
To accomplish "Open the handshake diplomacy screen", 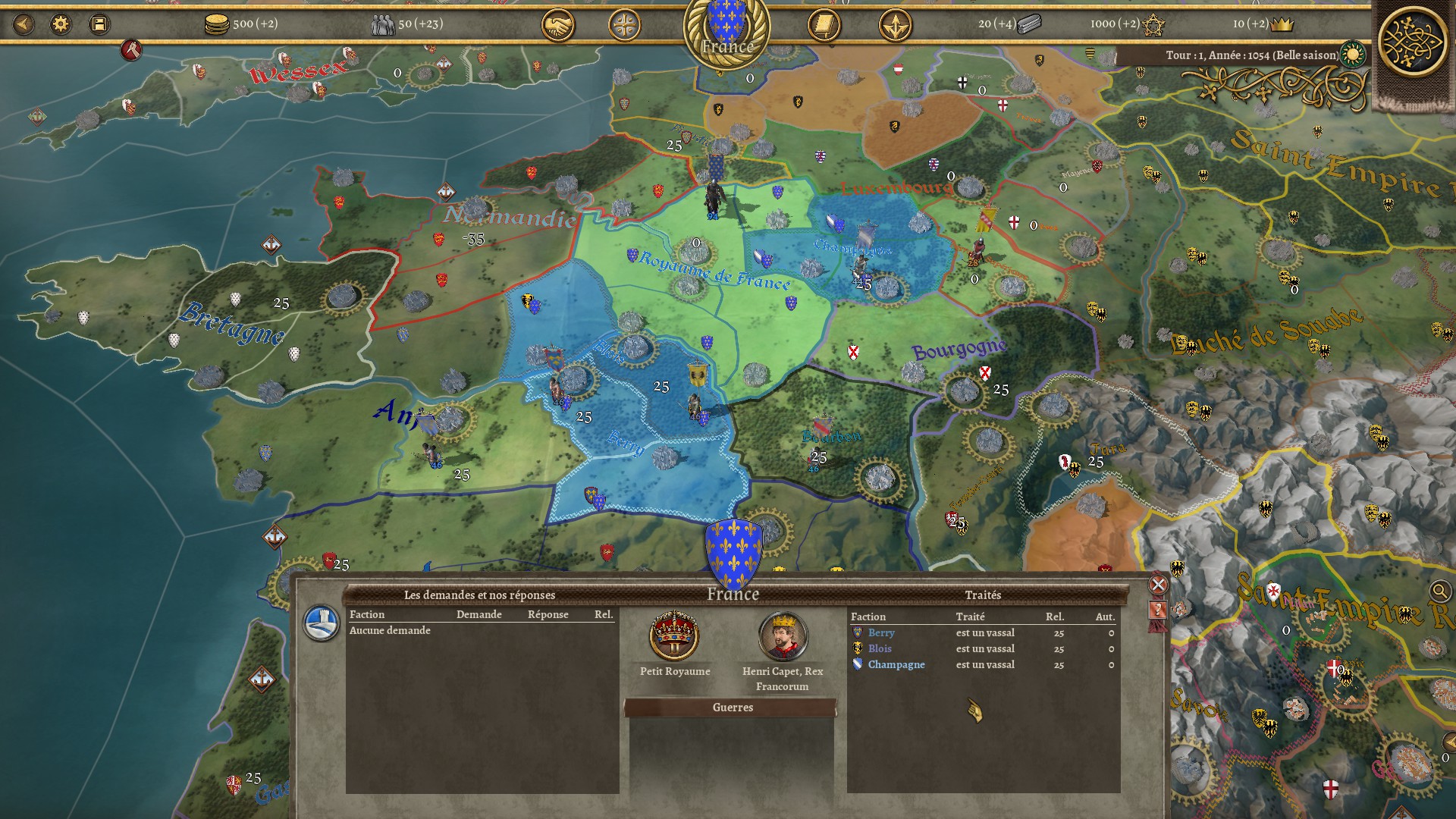I will point(557,26).
